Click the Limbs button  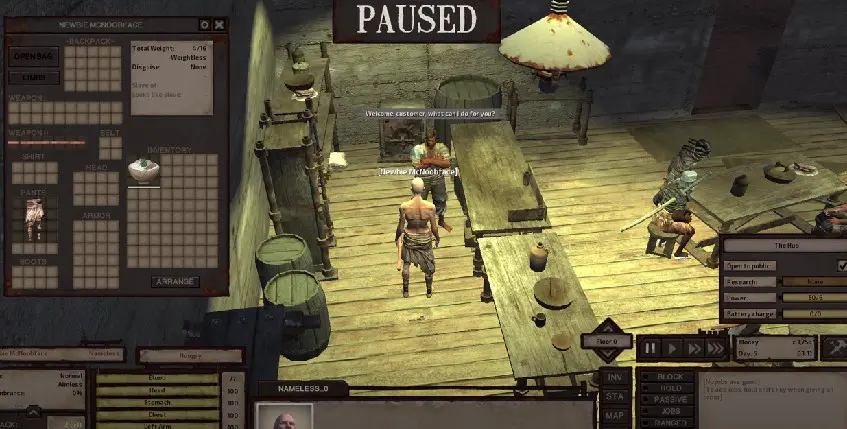[x=33, y=77]
